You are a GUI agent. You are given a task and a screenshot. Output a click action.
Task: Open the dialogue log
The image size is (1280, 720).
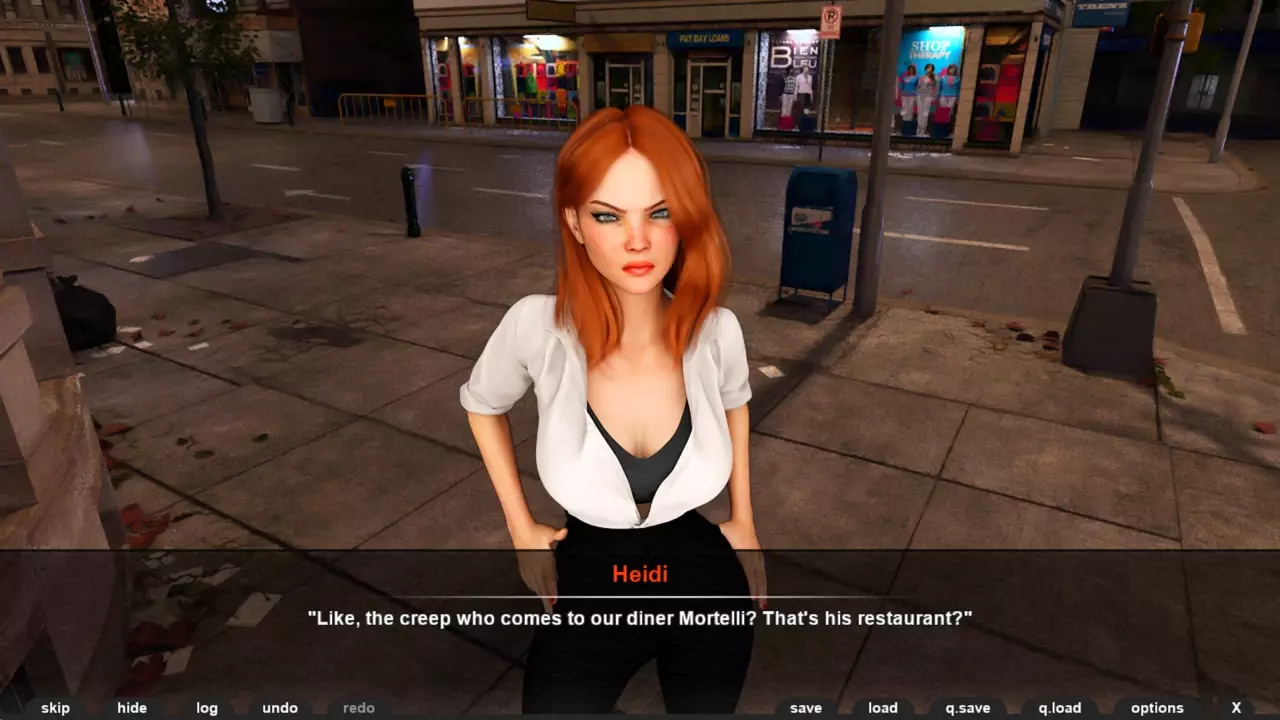tap(207, 708)
